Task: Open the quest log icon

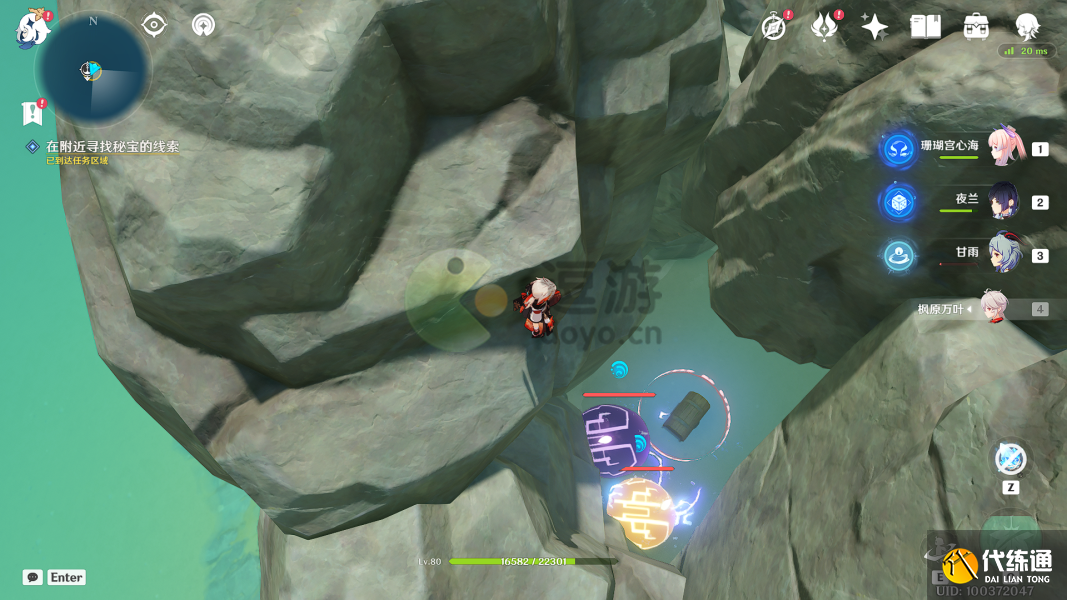Action: [33, 112]
